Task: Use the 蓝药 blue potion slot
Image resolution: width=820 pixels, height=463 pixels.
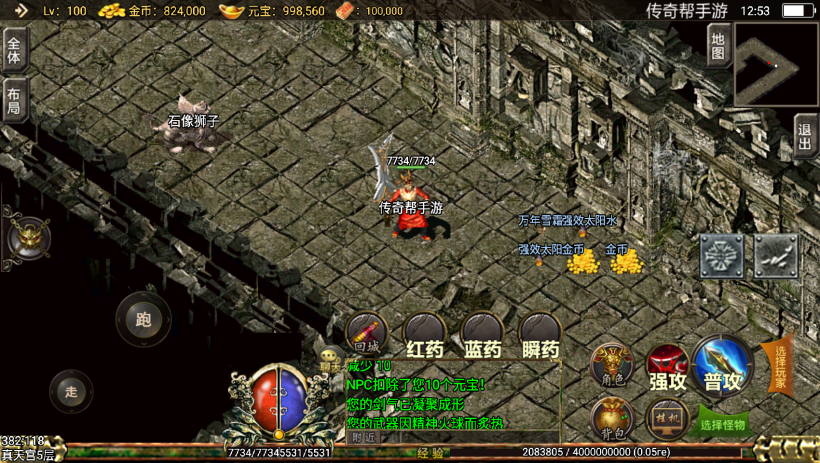Action: tap(482, 335)
